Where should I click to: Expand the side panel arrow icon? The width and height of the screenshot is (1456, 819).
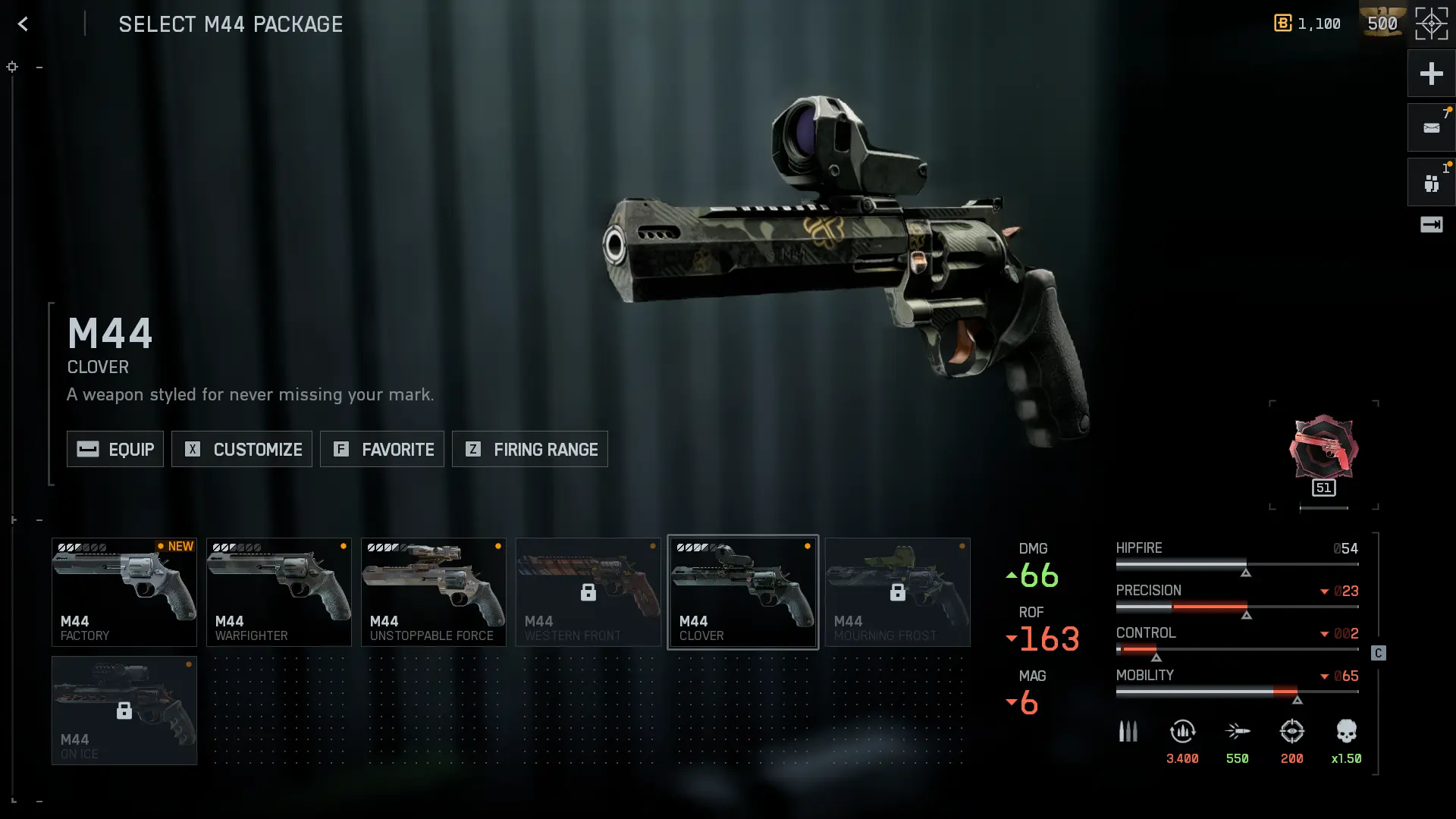point(1431,224)
